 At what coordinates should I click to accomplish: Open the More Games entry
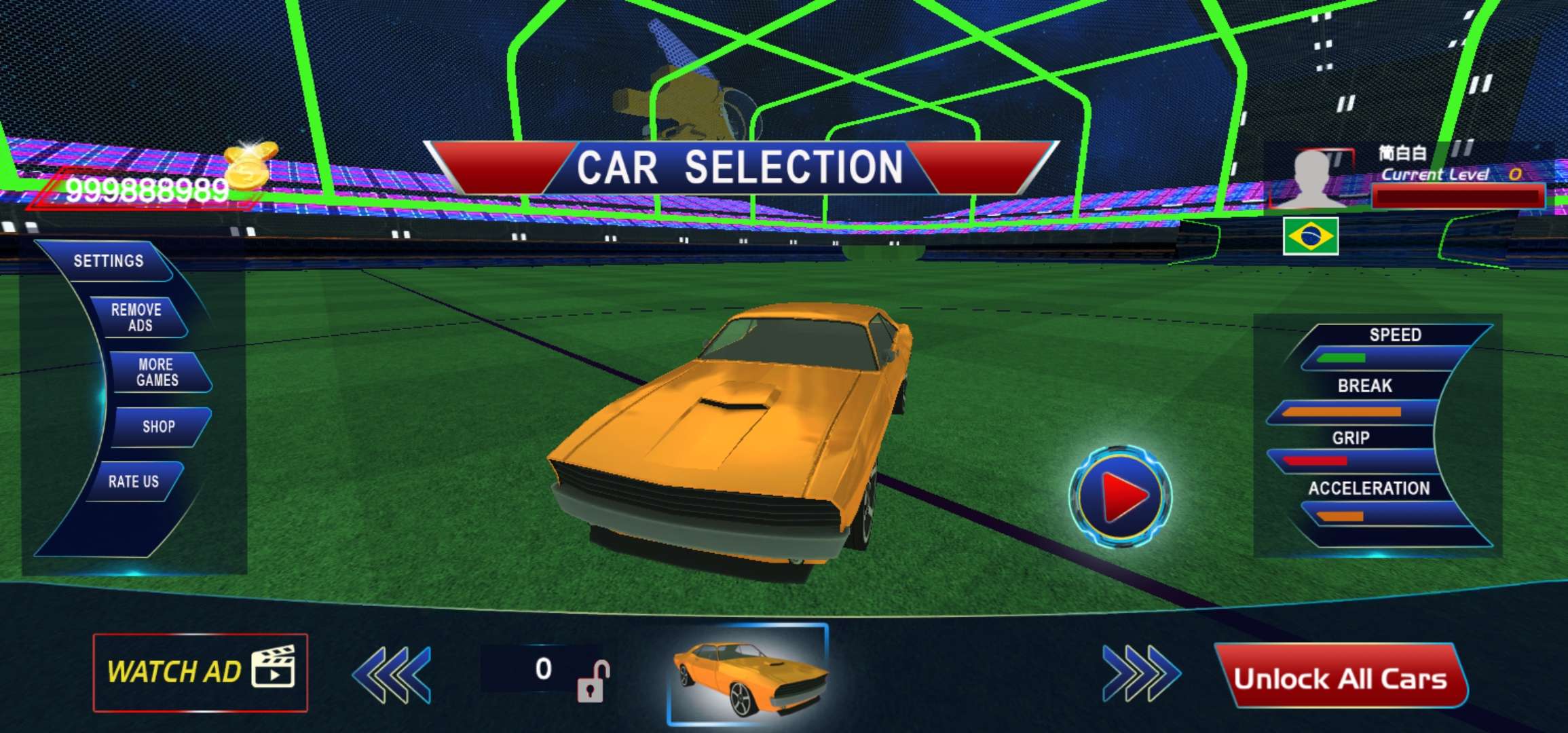(x=157, y=373)
